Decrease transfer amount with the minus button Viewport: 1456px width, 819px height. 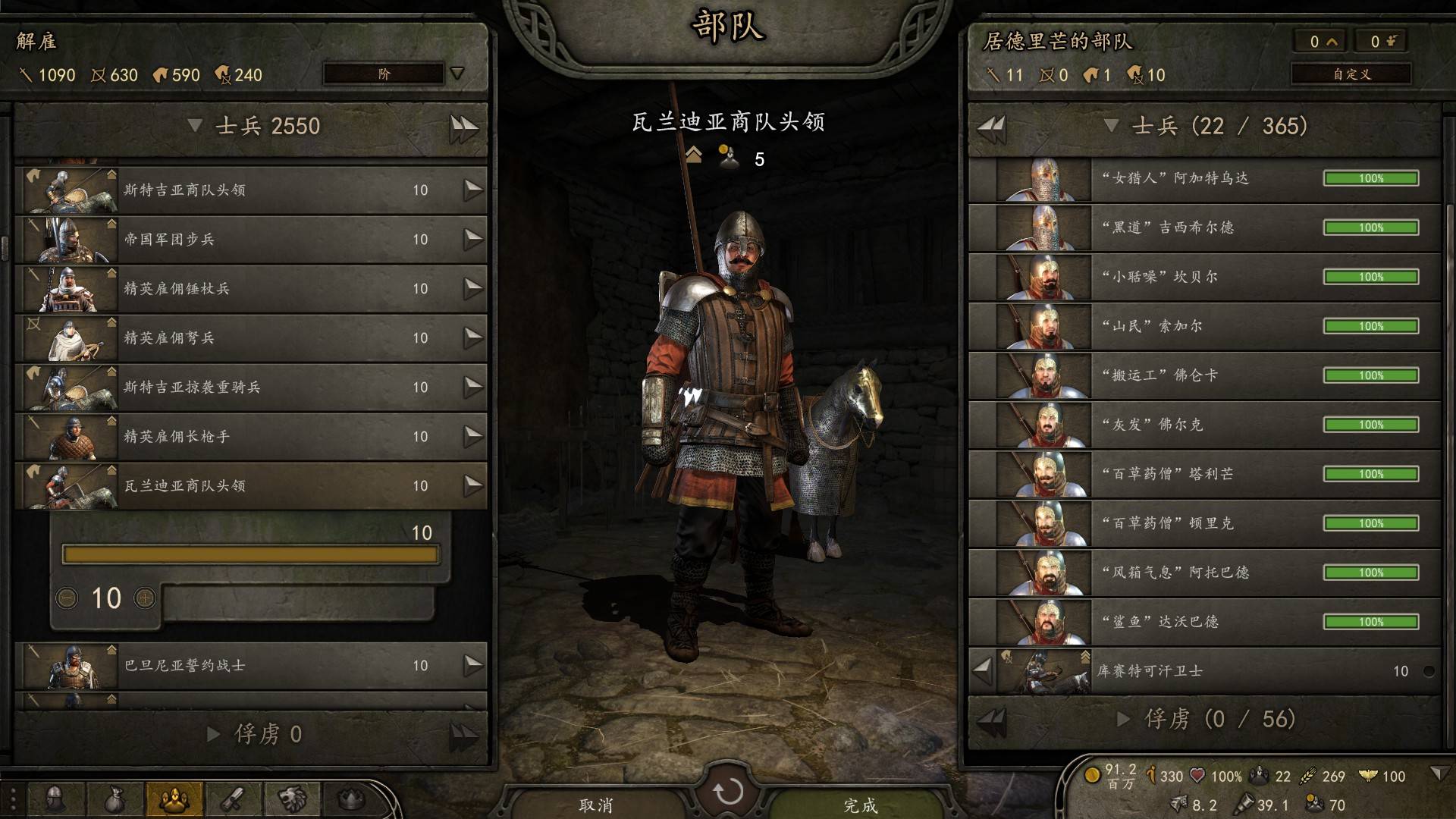[67, 598]
